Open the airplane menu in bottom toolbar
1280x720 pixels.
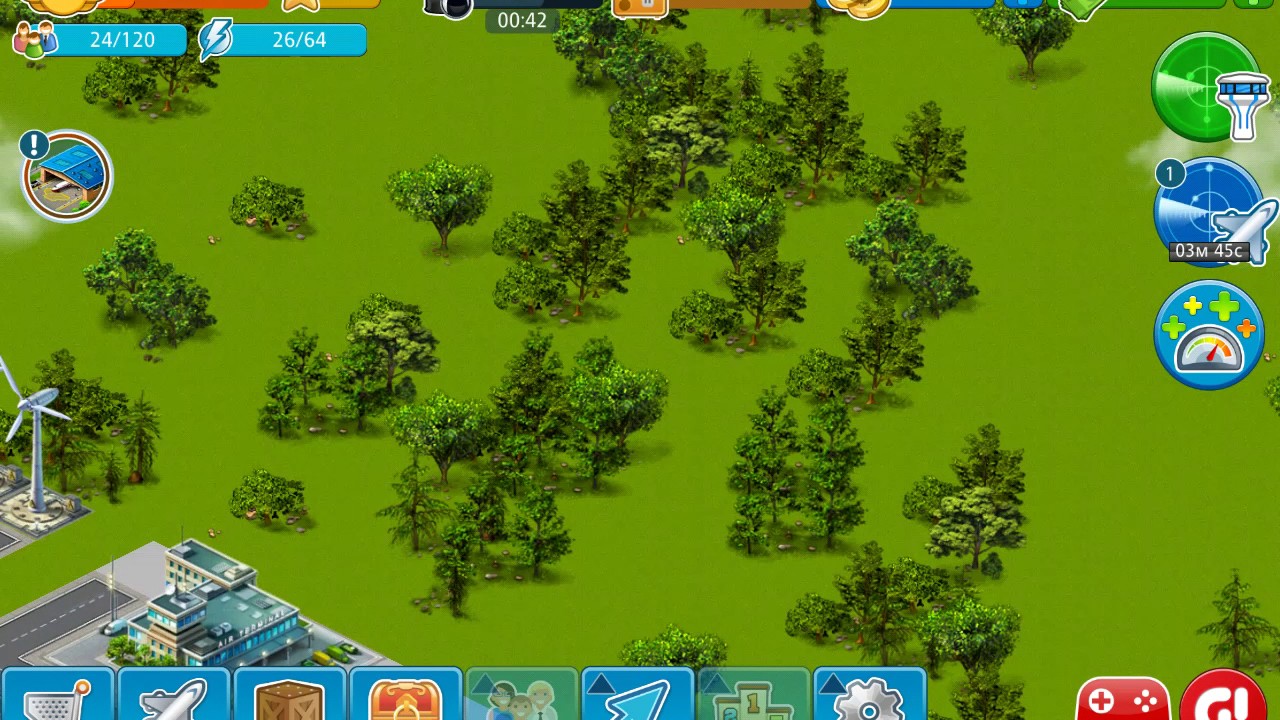(x=173, y=696)
